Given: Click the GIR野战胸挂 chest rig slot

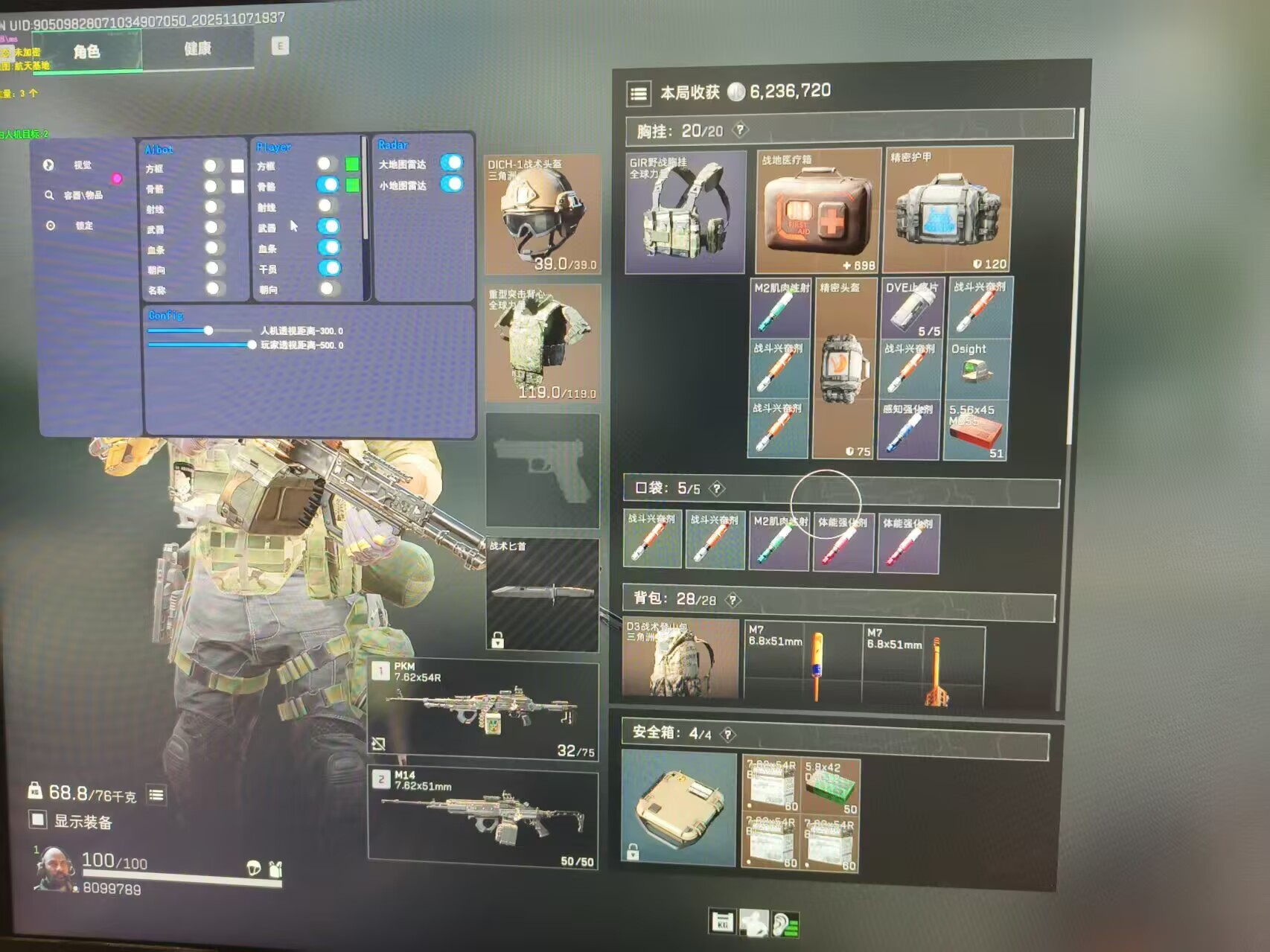Looking at the screenshot, I should 685,212.
